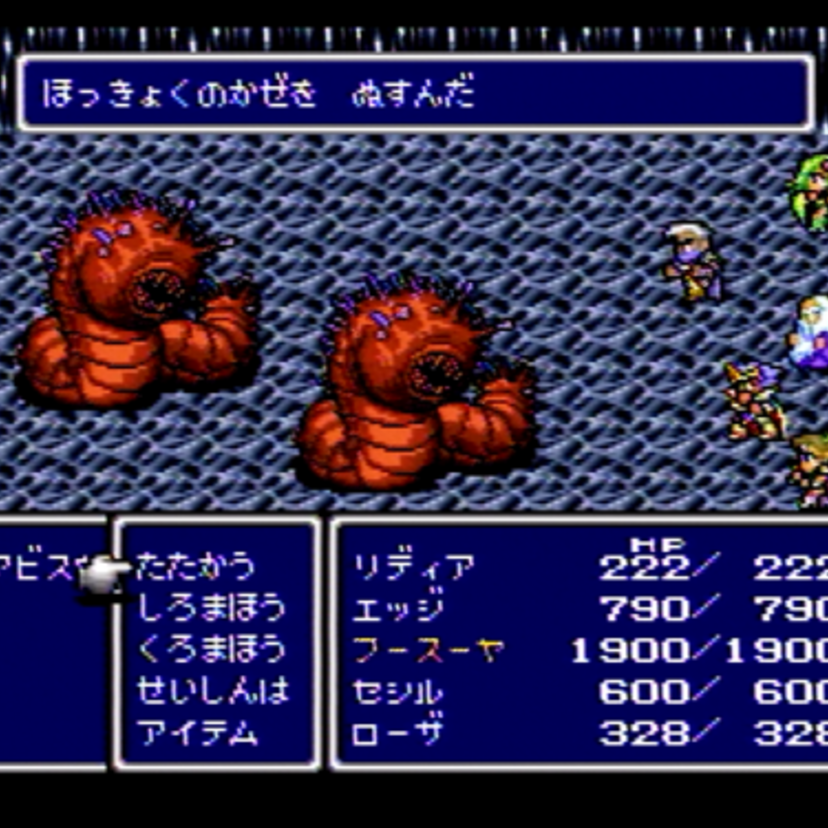Open the くろまほう (Black Magic) list
The height and width of the screenshot is (828, 828).
click(210, 649)
